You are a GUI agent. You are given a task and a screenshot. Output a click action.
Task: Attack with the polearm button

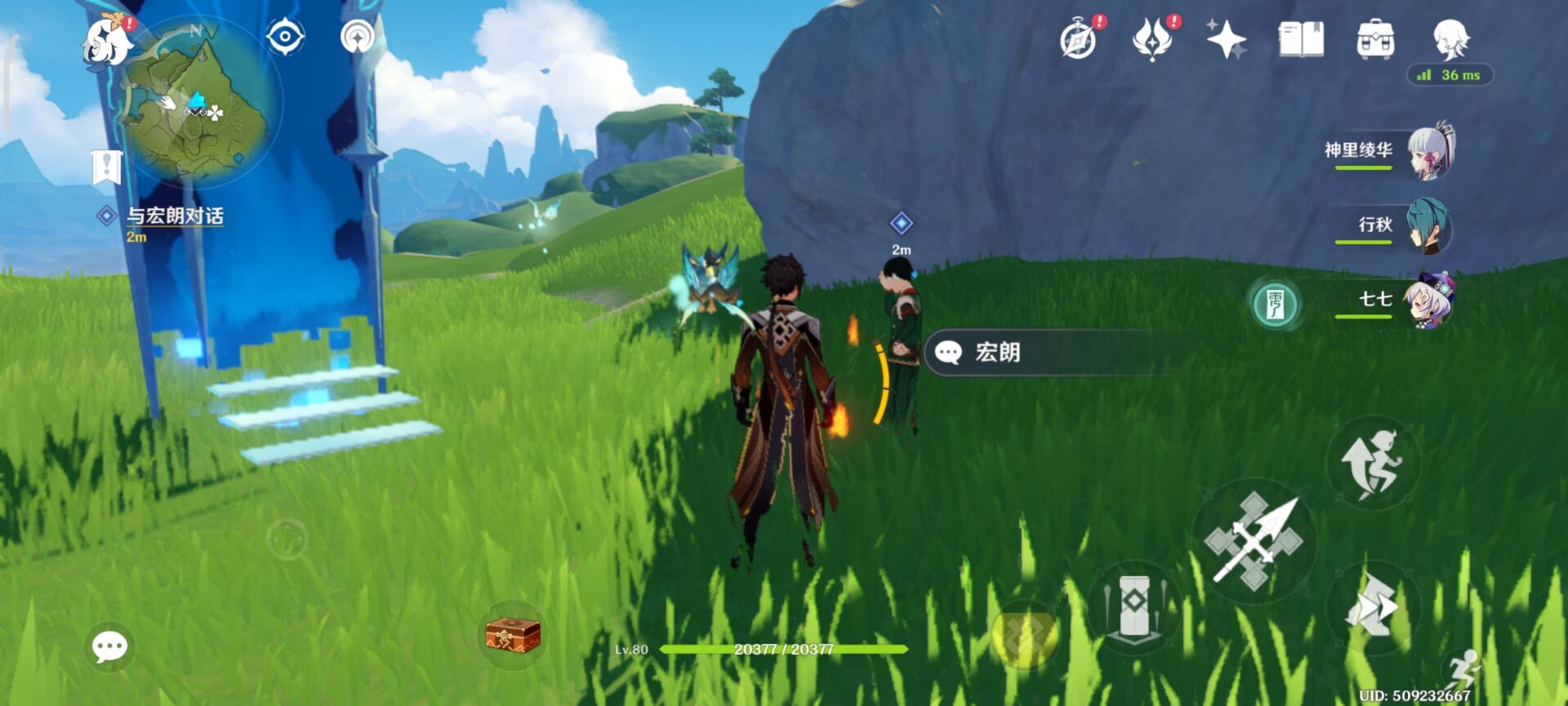tap(1254, 540)
